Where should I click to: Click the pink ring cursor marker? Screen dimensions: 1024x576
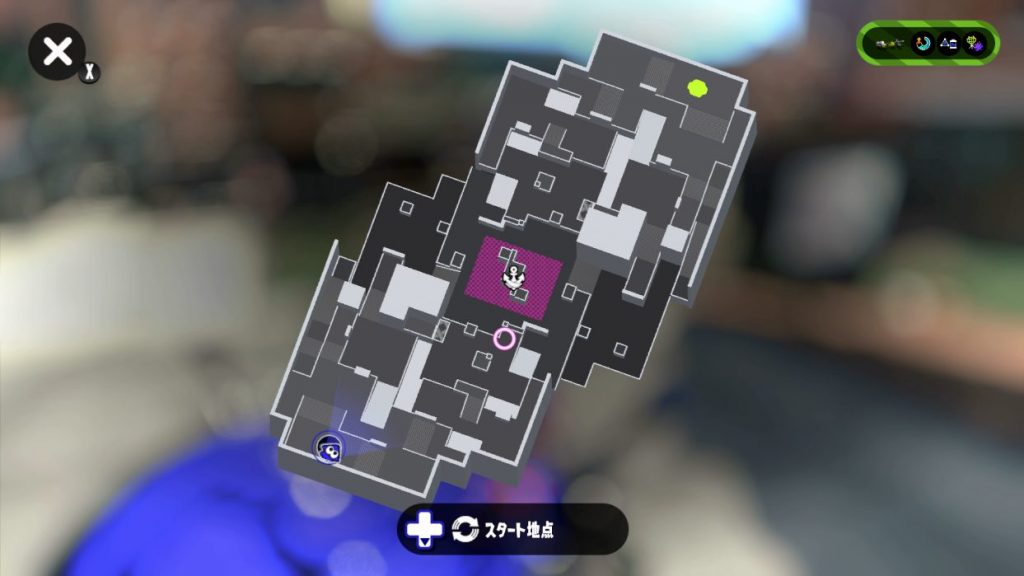click(x=504, y=338)
